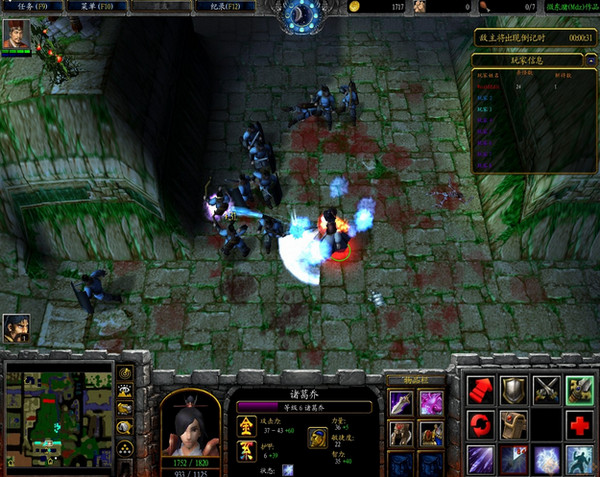Use the blue silhouette figure ability
Image resolution: width=600 pixels, height=477 pixels.
click(x=580, y=458)
